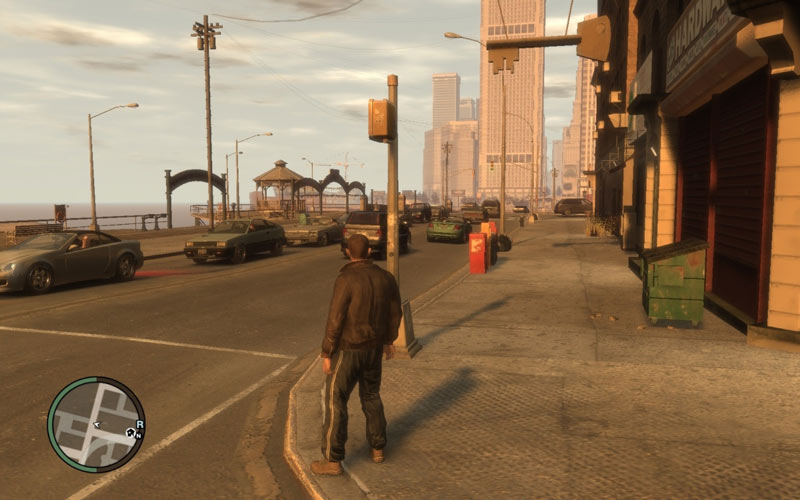Select the R blip on the radar
The image size is (800, 500).
[140, 425]
